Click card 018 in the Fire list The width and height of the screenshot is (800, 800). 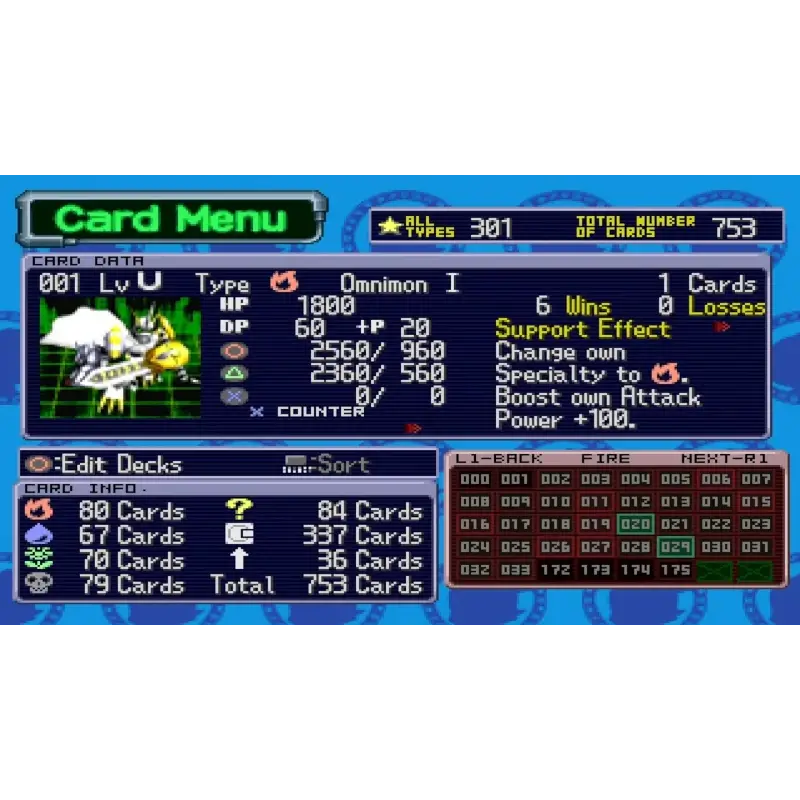tap(555, 524)
